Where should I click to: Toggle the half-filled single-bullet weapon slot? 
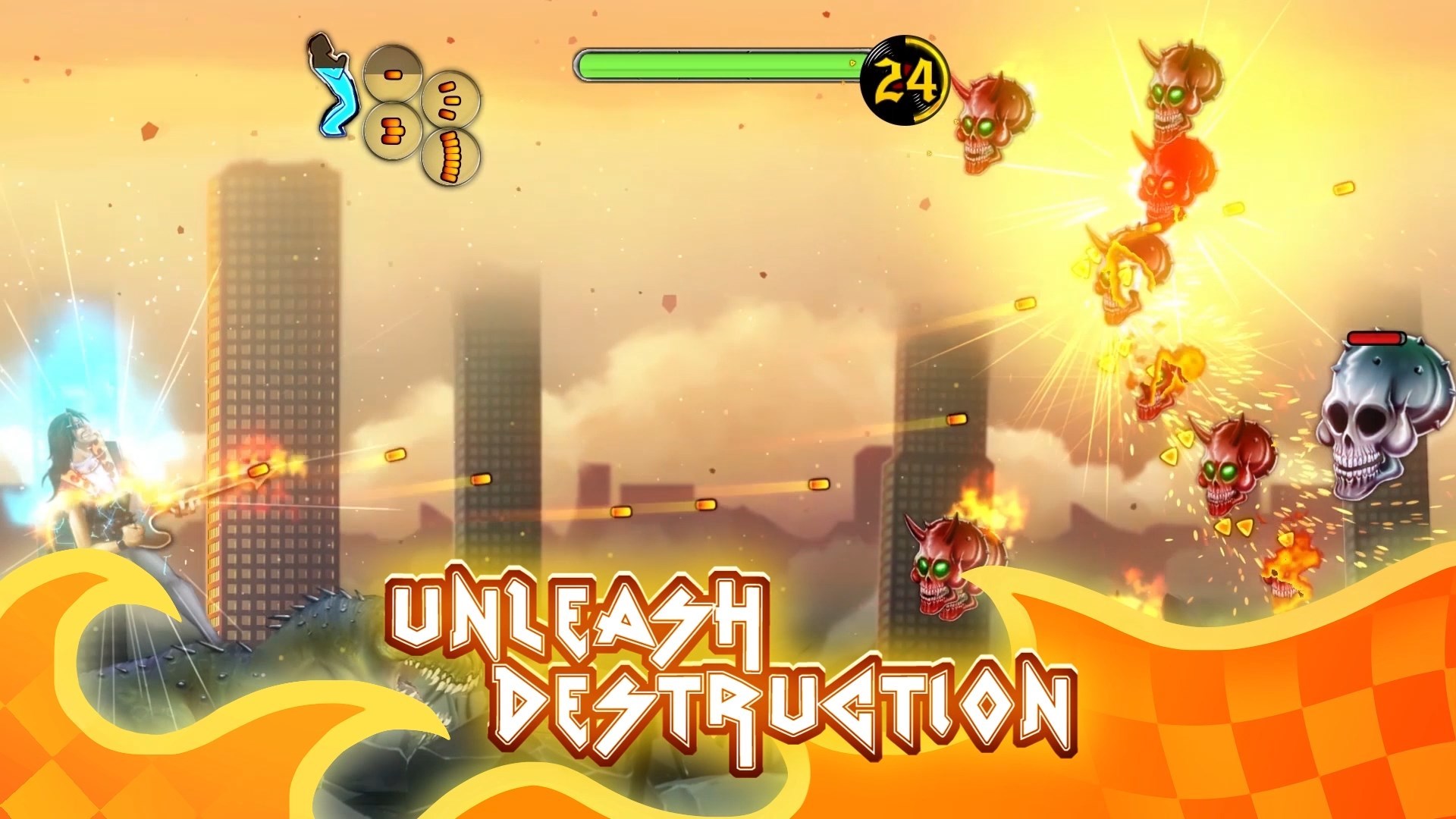point(393,74)
